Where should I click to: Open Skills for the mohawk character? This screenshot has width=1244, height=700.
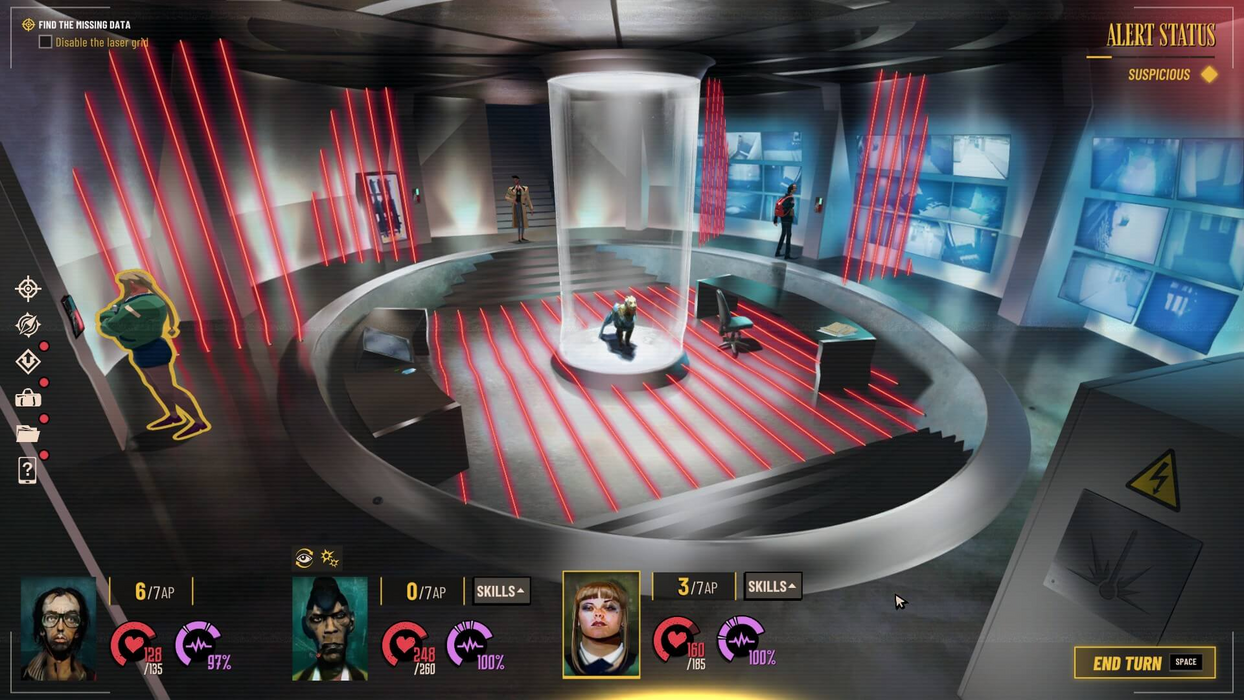point(501,591)
